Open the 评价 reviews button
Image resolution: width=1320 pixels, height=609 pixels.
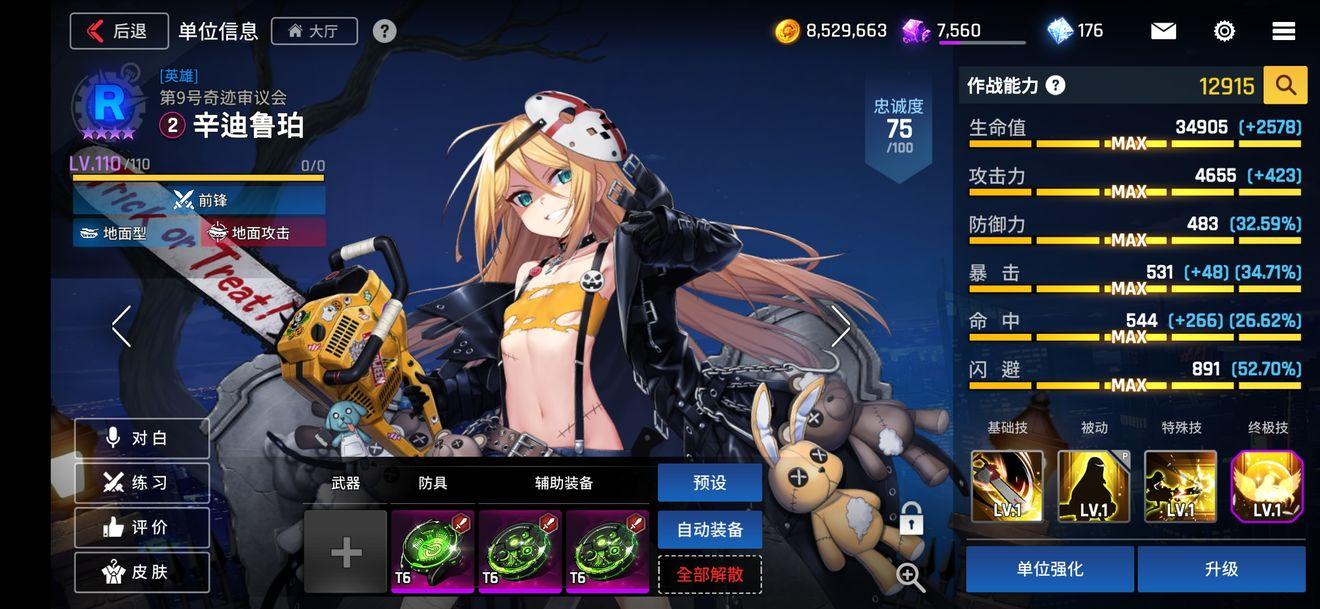click(141, 528)
